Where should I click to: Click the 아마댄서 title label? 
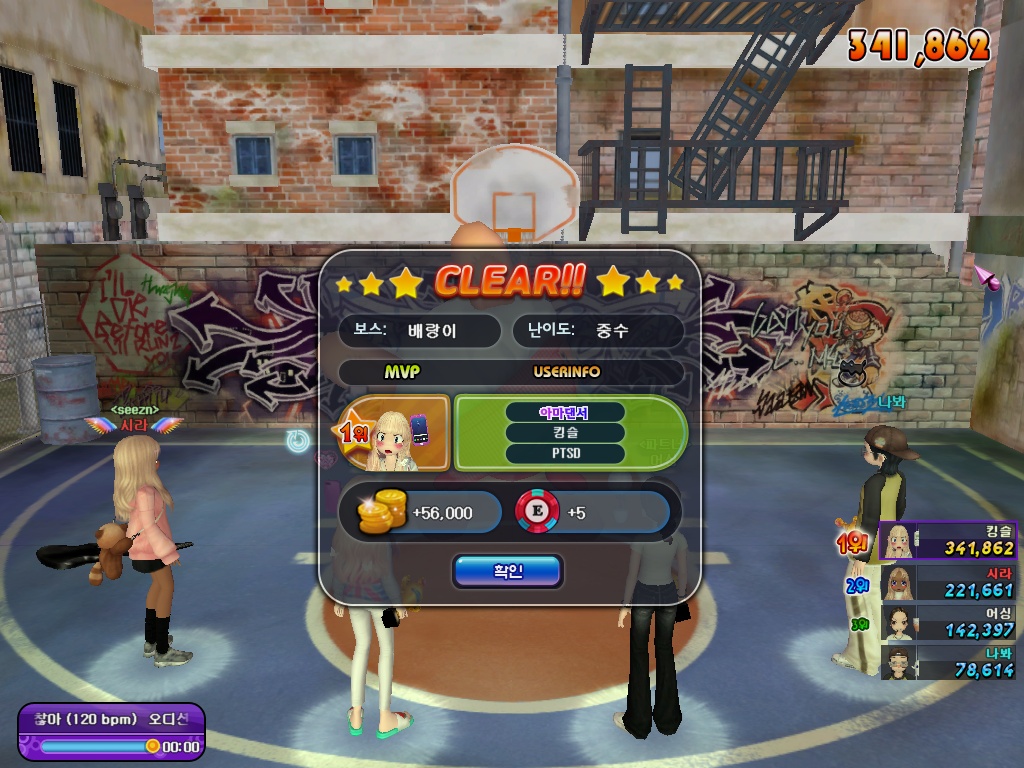tap(565, 412)
